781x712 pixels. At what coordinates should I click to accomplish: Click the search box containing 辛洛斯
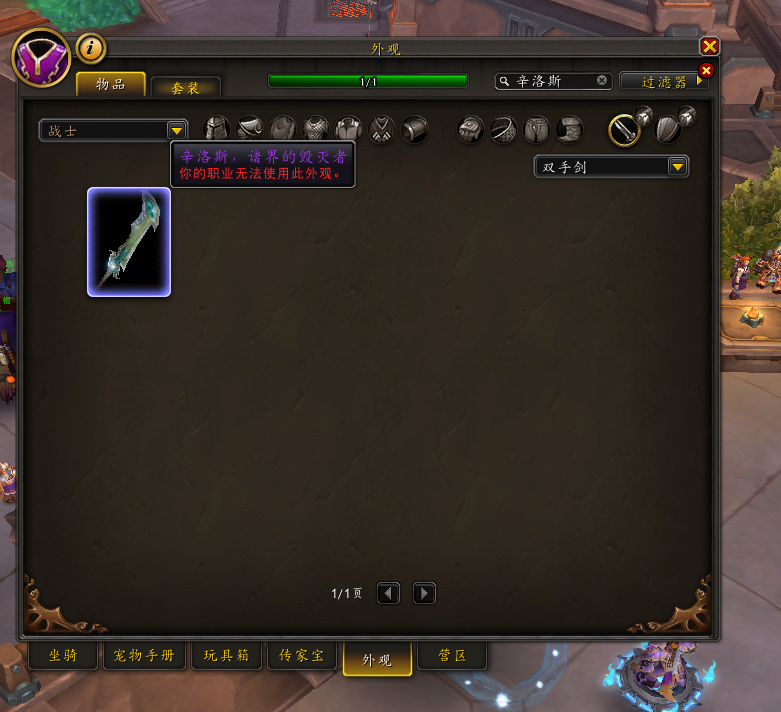pos(550,81)
